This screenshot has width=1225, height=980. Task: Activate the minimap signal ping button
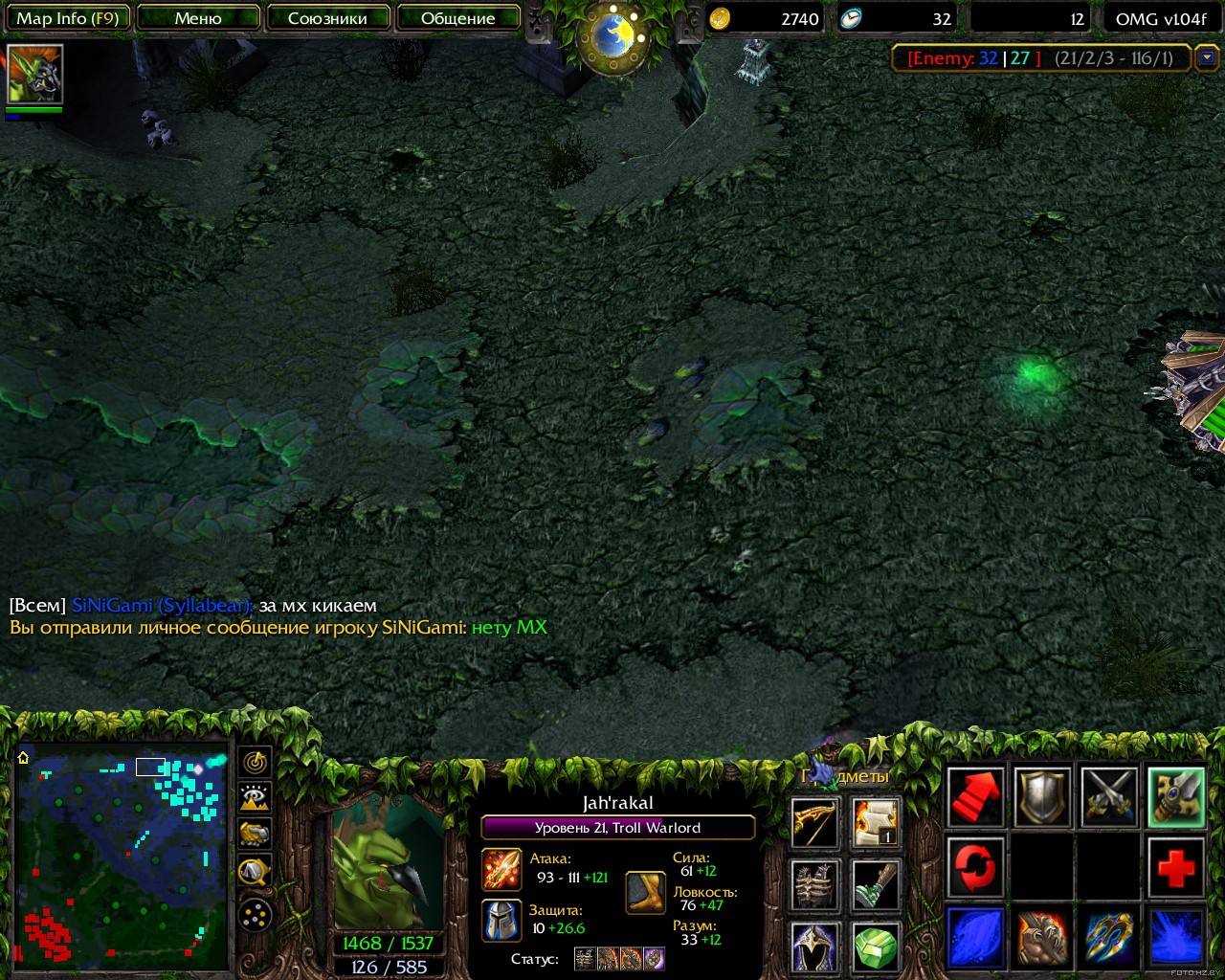point(255,762)
